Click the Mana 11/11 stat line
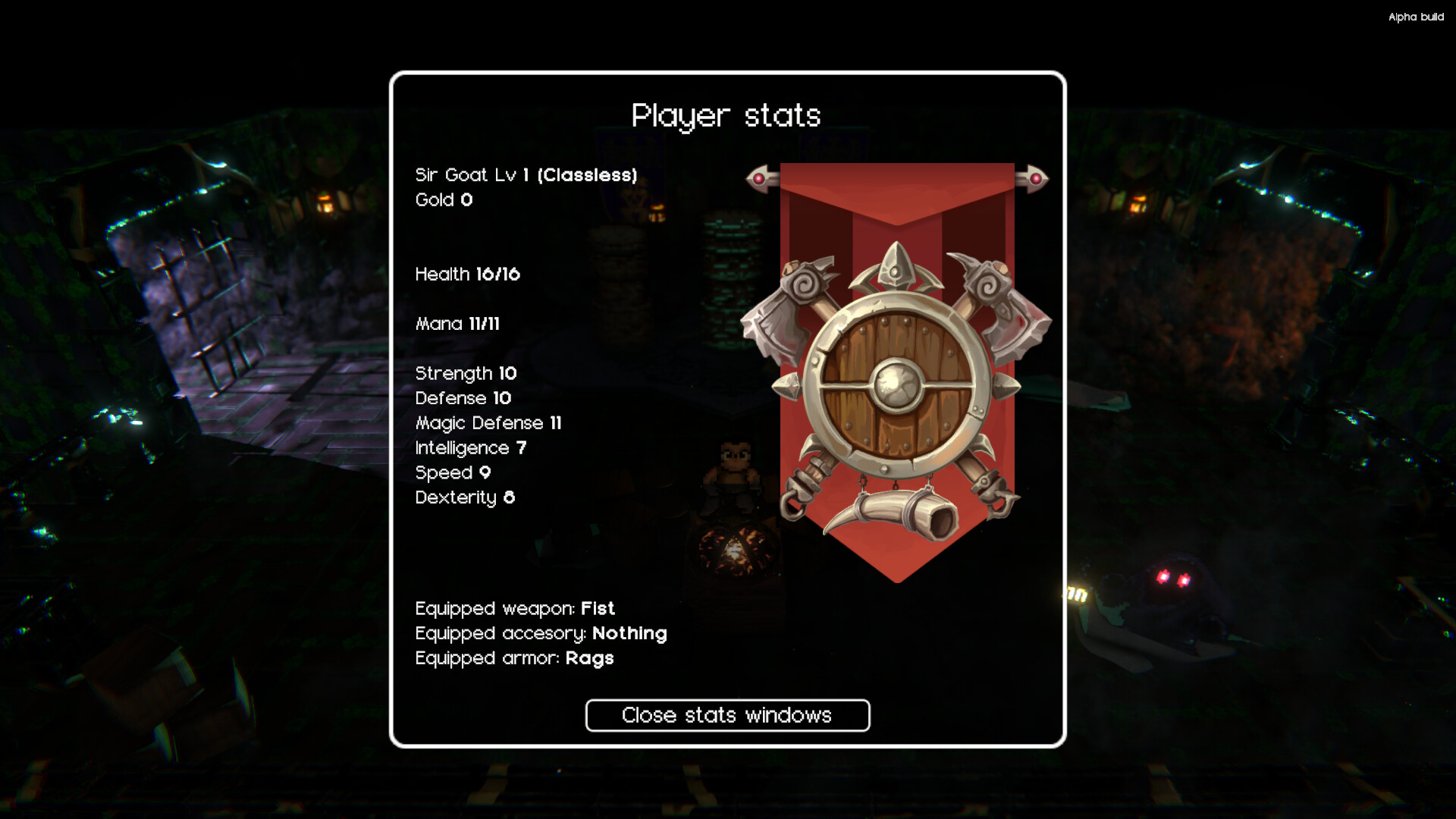 click(460, 324)
